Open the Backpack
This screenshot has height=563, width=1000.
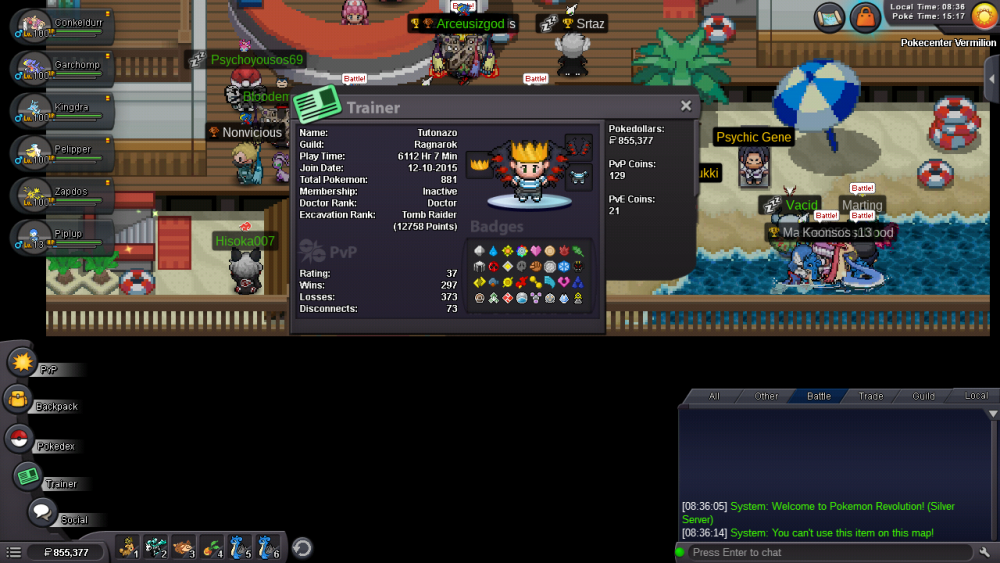coord(19,400)
